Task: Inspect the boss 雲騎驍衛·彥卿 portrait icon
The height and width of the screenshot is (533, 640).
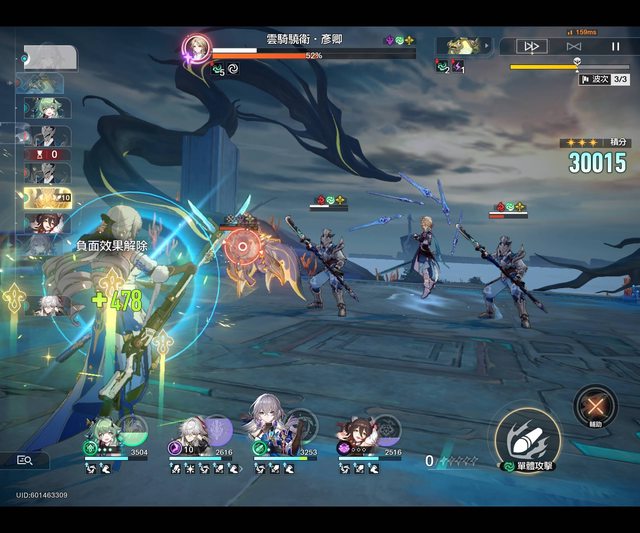Action: click(x=196, y=47)
